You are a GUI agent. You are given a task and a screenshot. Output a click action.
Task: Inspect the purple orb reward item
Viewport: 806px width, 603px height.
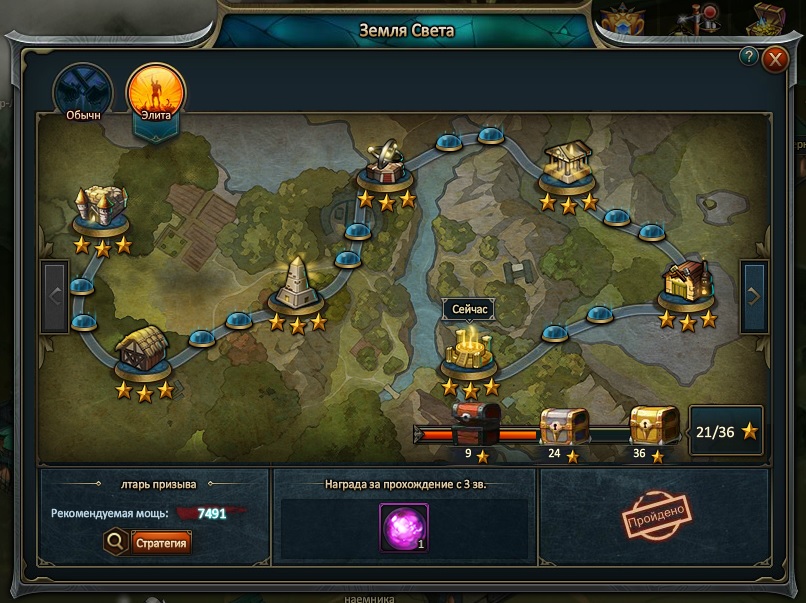[404, 527]
